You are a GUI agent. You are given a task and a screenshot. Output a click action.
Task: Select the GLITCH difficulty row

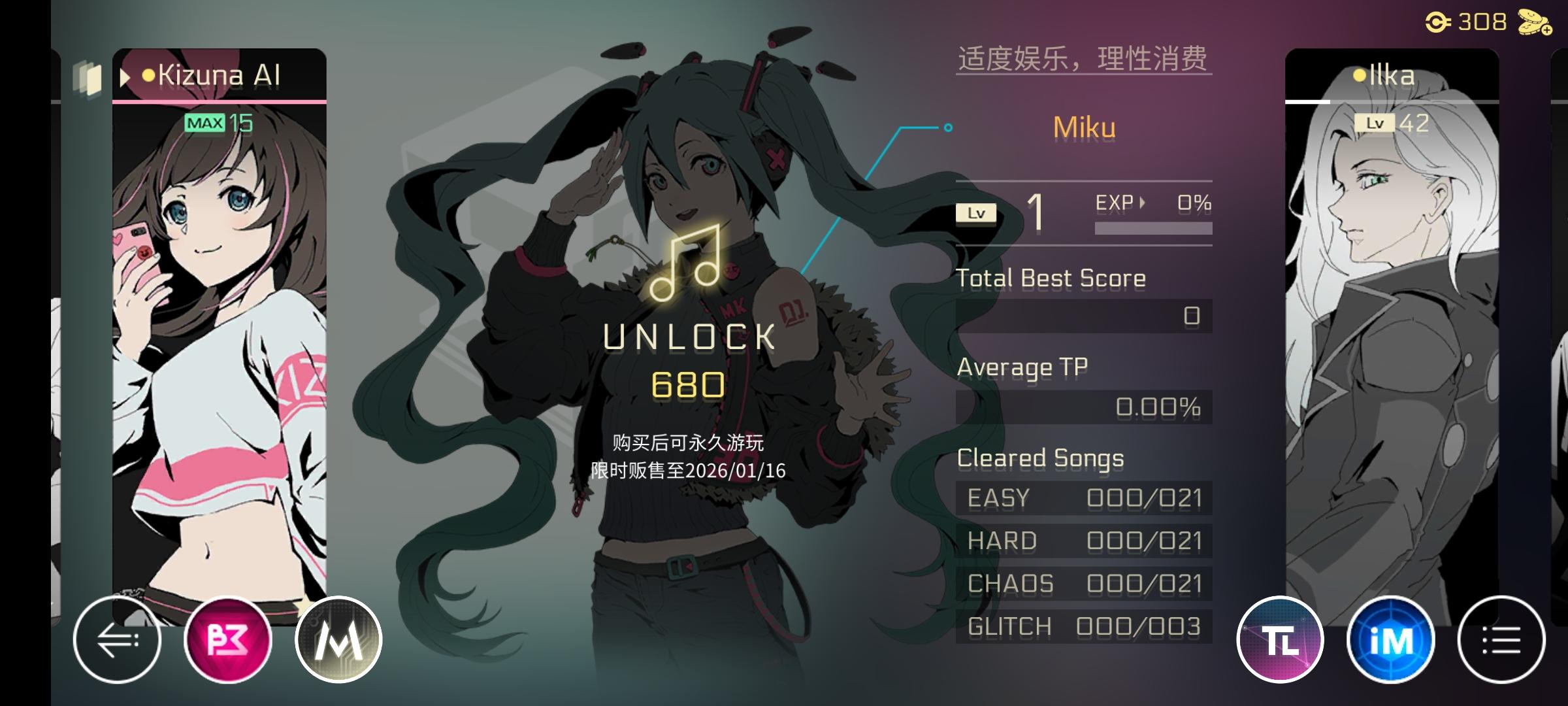pyautogui.click(x=1081, y=626)
